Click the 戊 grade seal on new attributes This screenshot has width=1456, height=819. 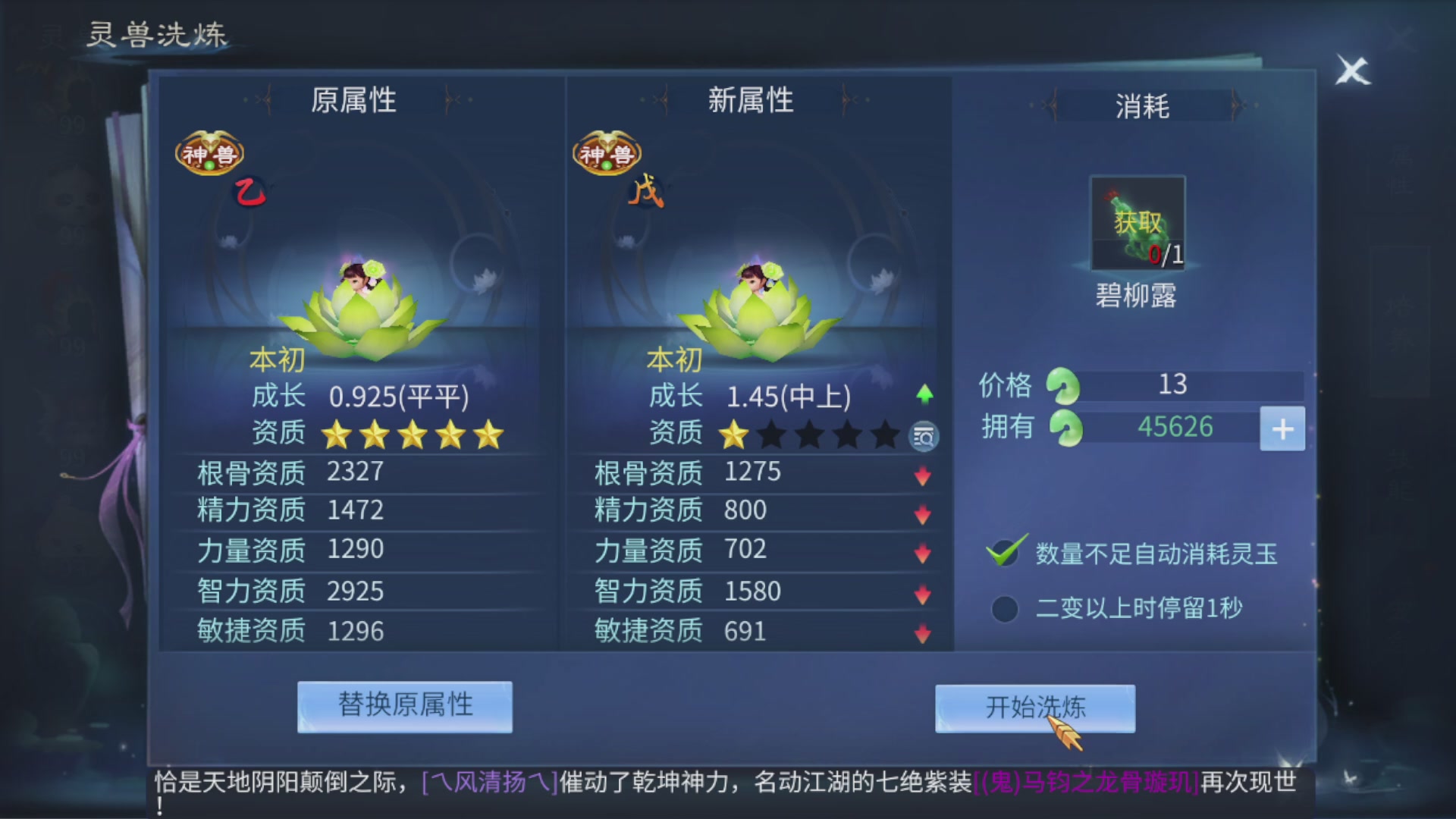(x=648, y=192)
